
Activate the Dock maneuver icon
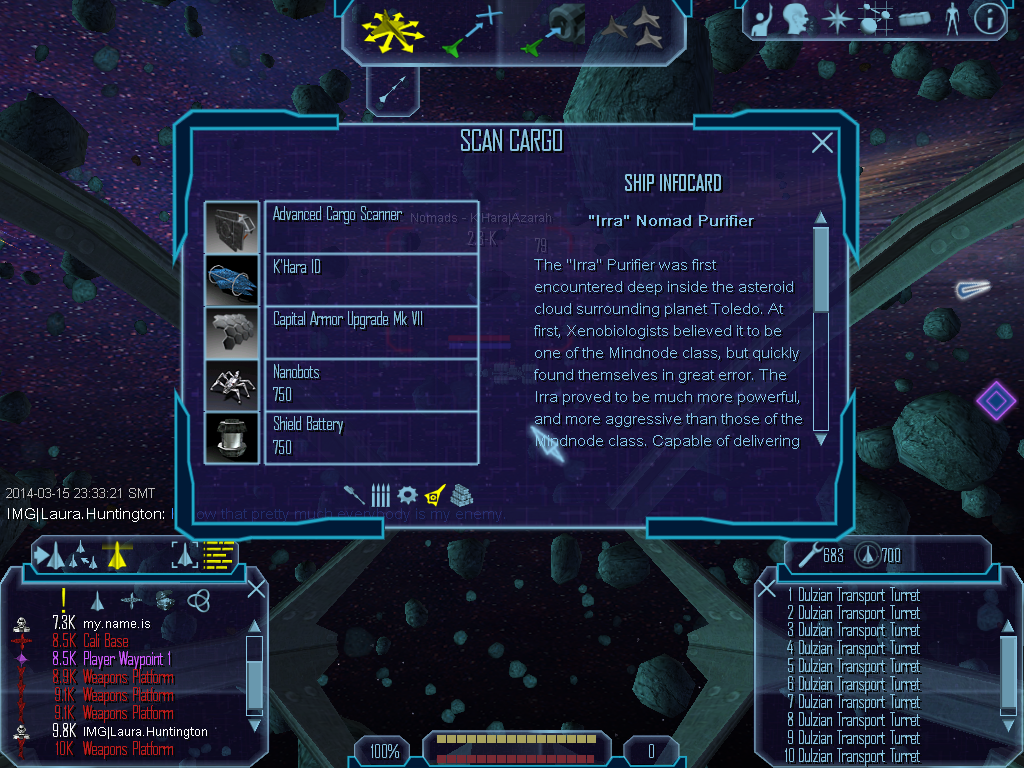(552, 30)
